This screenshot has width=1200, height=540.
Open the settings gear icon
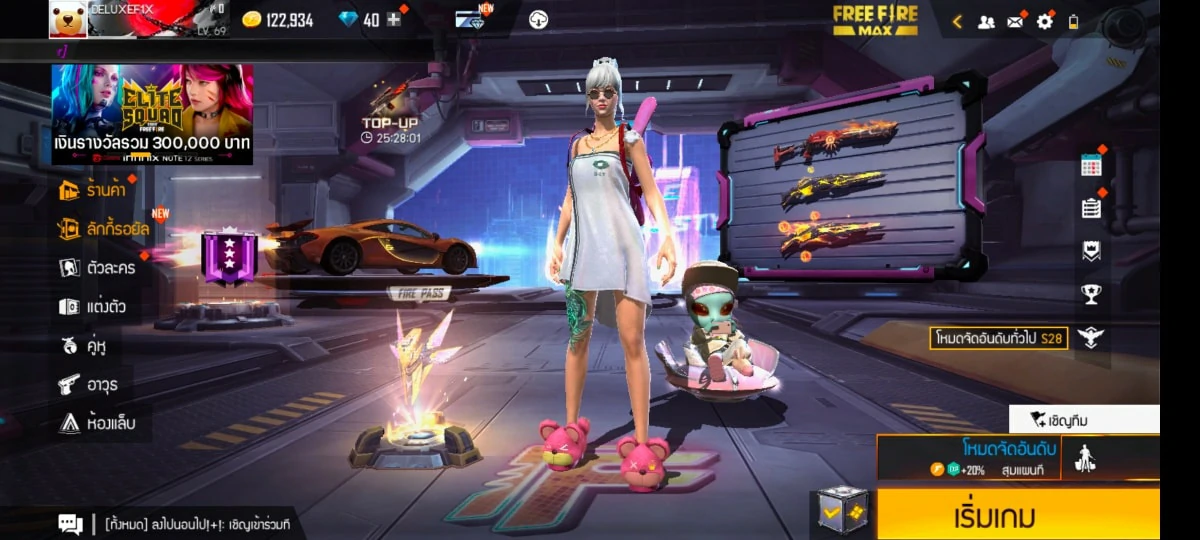click(x=1044, y=21)
